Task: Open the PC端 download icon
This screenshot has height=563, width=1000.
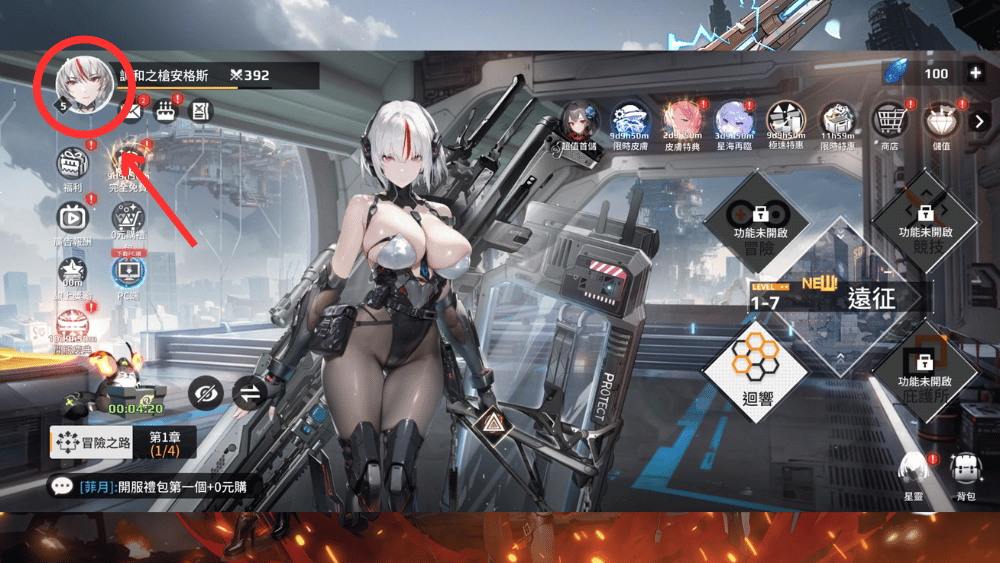Action: pos(128,272)
